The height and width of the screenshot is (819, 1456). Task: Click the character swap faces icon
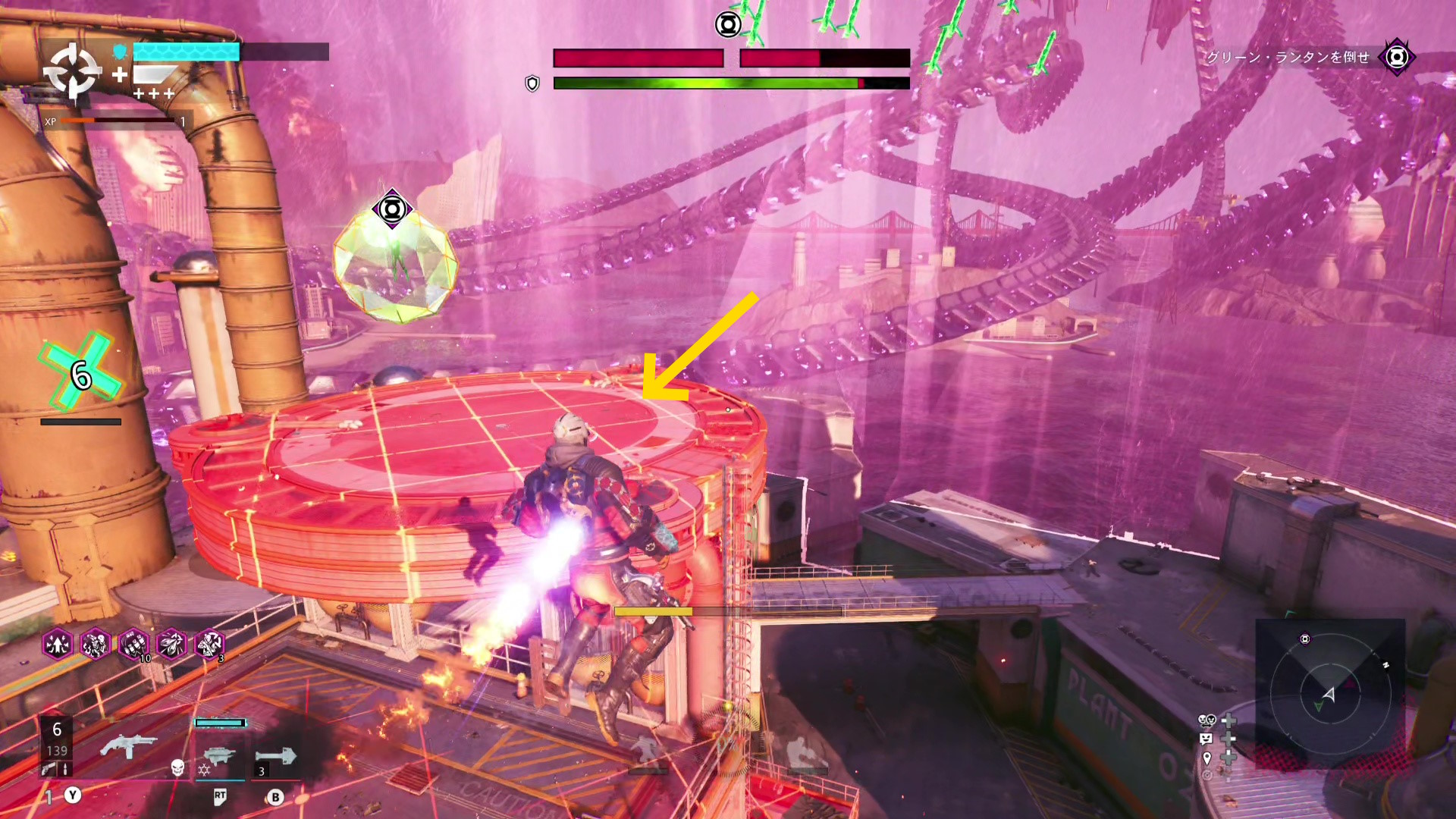click(x=1207, y=720)
